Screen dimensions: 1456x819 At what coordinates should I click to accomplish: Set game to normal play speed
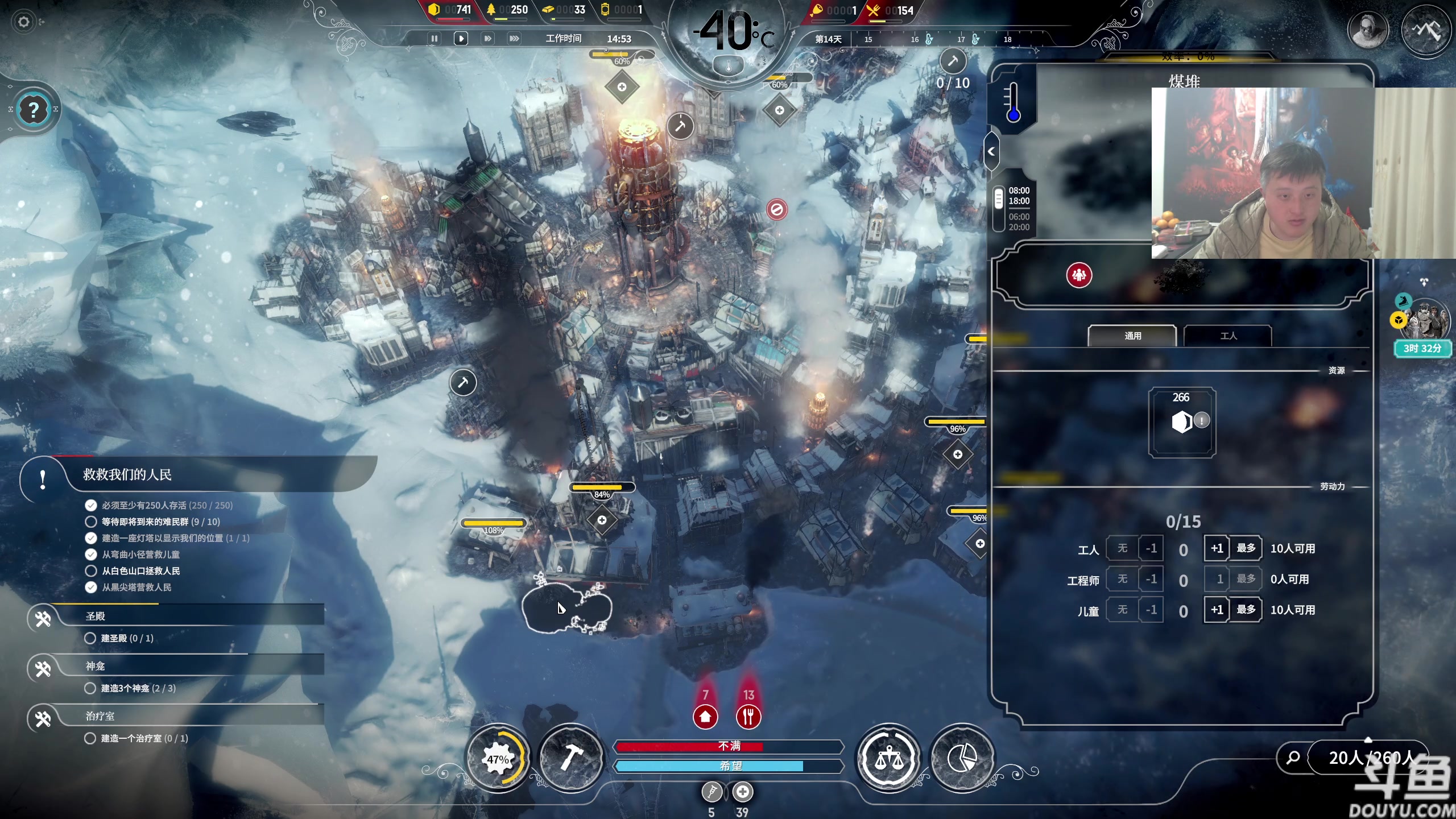point(461,39)
